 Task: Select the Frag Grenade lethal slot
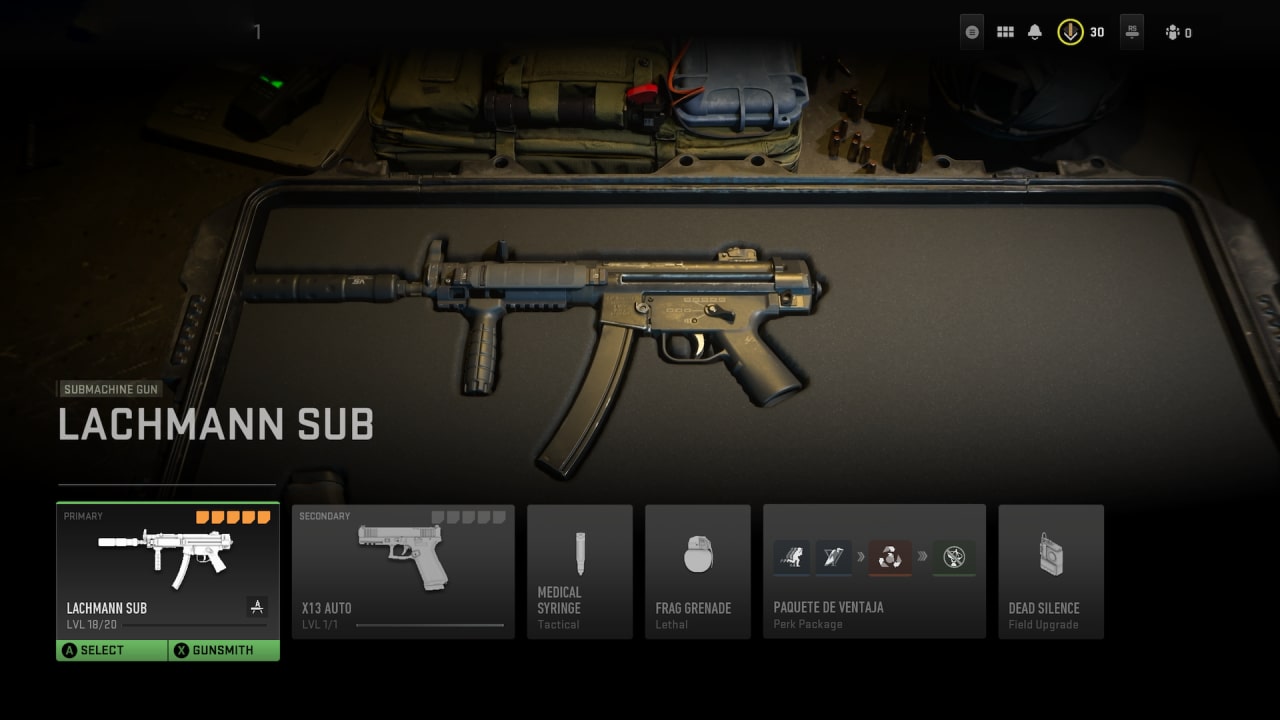pyautogui.click(x=698, y=572)
